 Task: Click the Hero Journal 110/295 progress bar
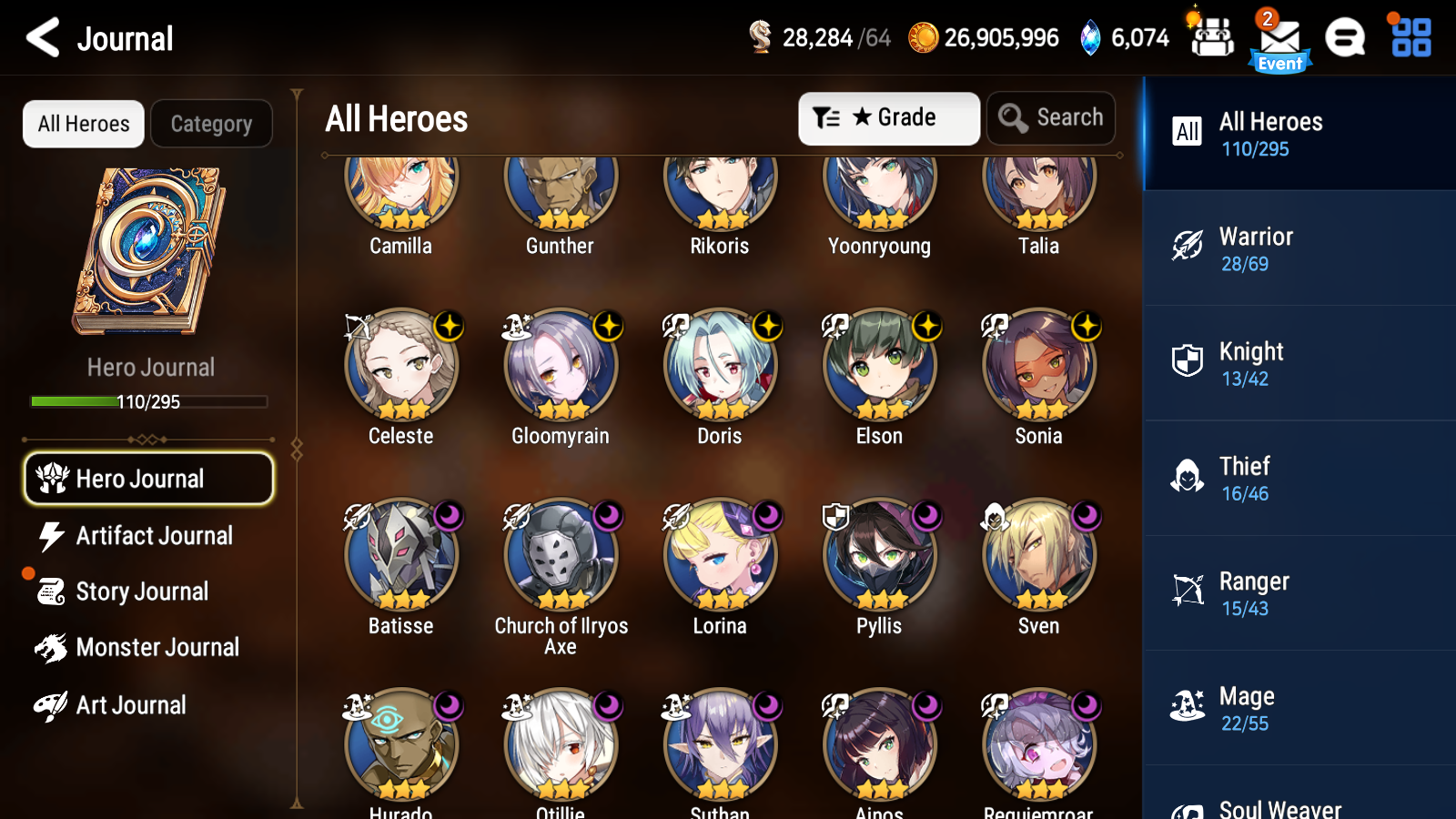click(x=148, y=400)
